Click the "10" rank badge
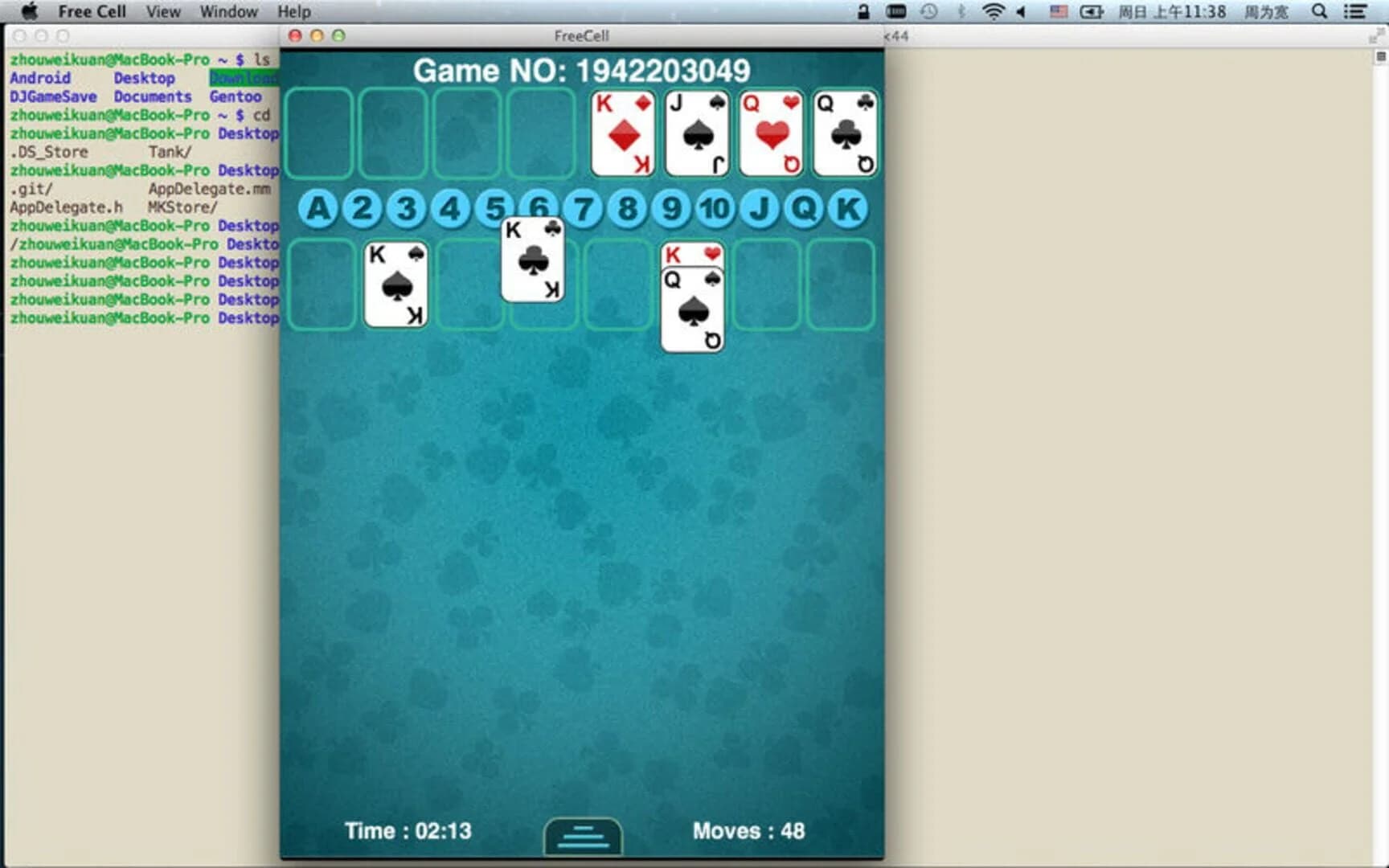The height and width of the screenshot is (868, 1389). click(715, 208)
